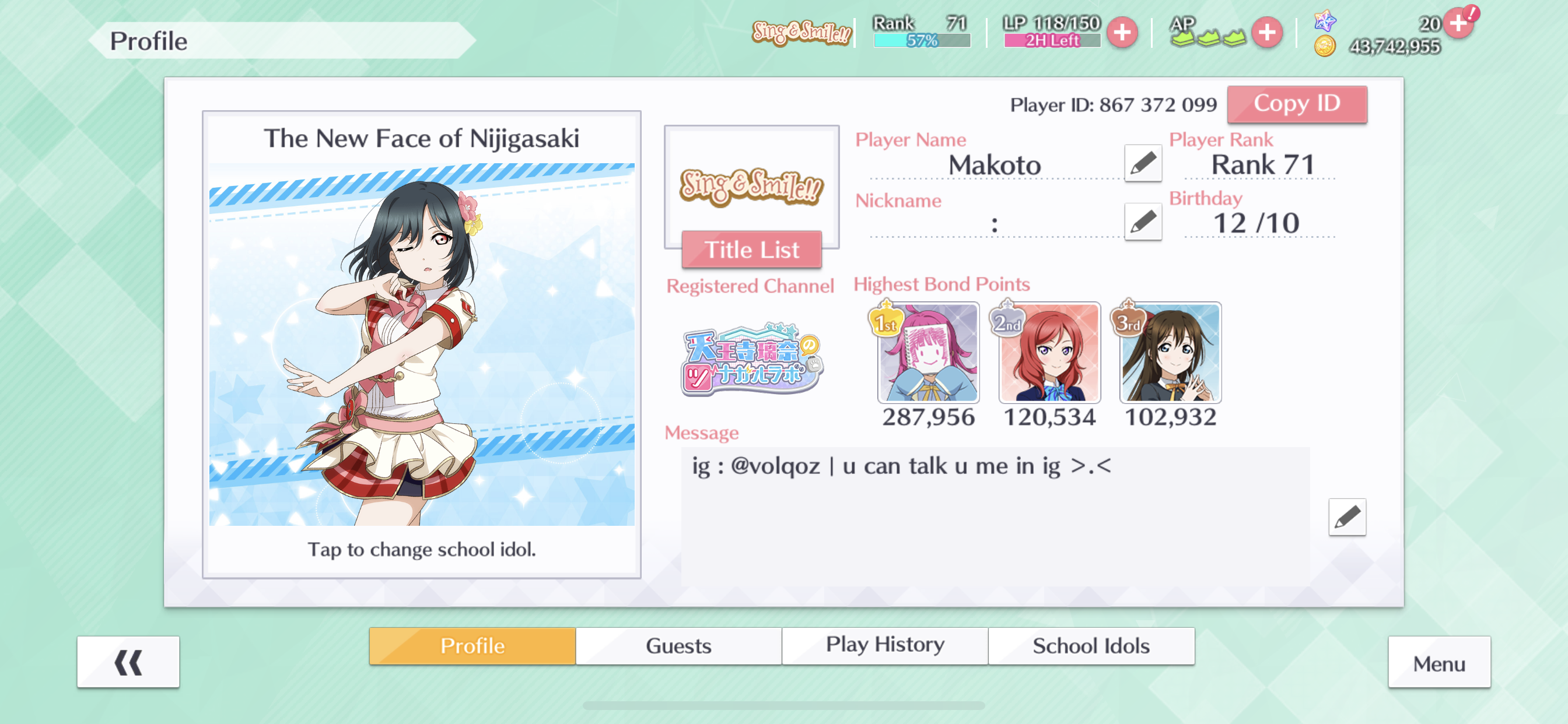Open the Play History tab
Viewport: 1568px width, 724px height.
pos(884,645)
